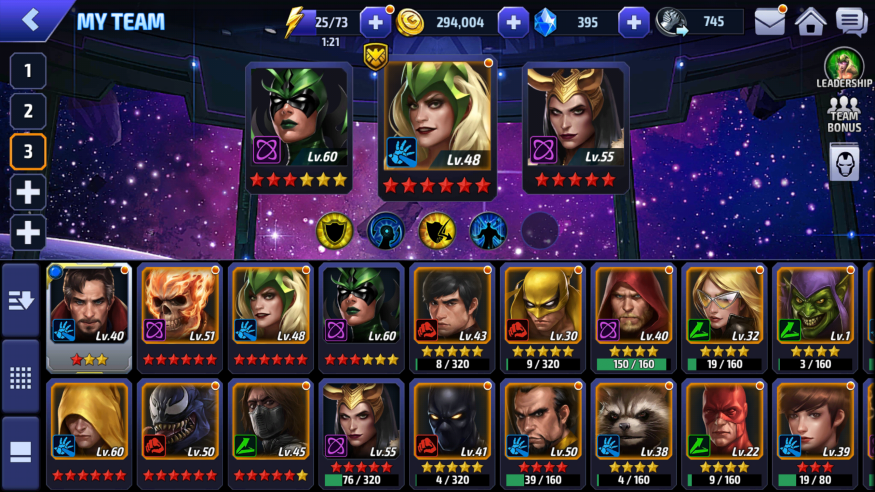Purchase crystals with the plus button
The height and width of the screenshot is (492, 875).
pos(633,22)
